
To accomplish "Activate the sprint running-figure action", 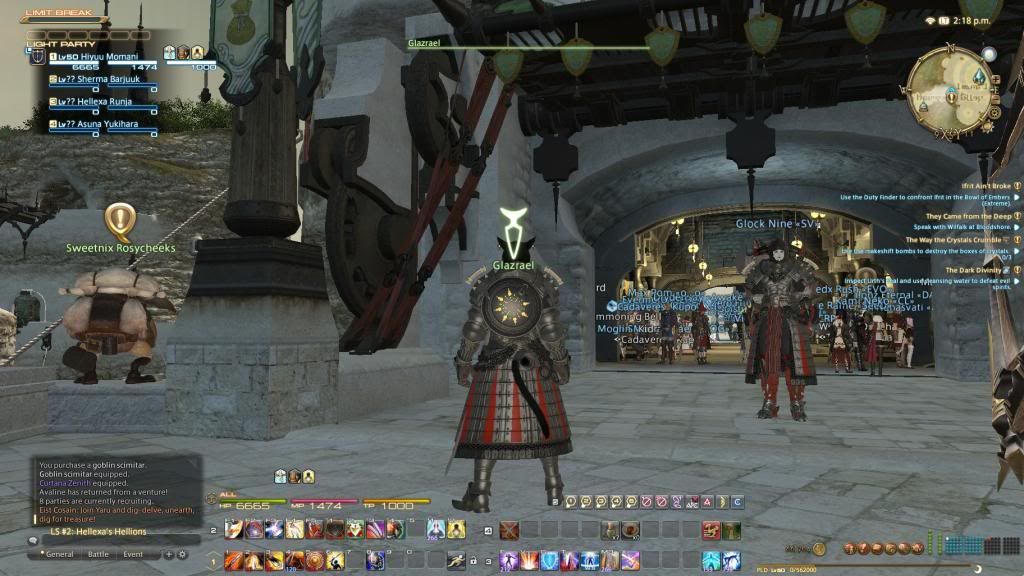I will tap(456, 560).
